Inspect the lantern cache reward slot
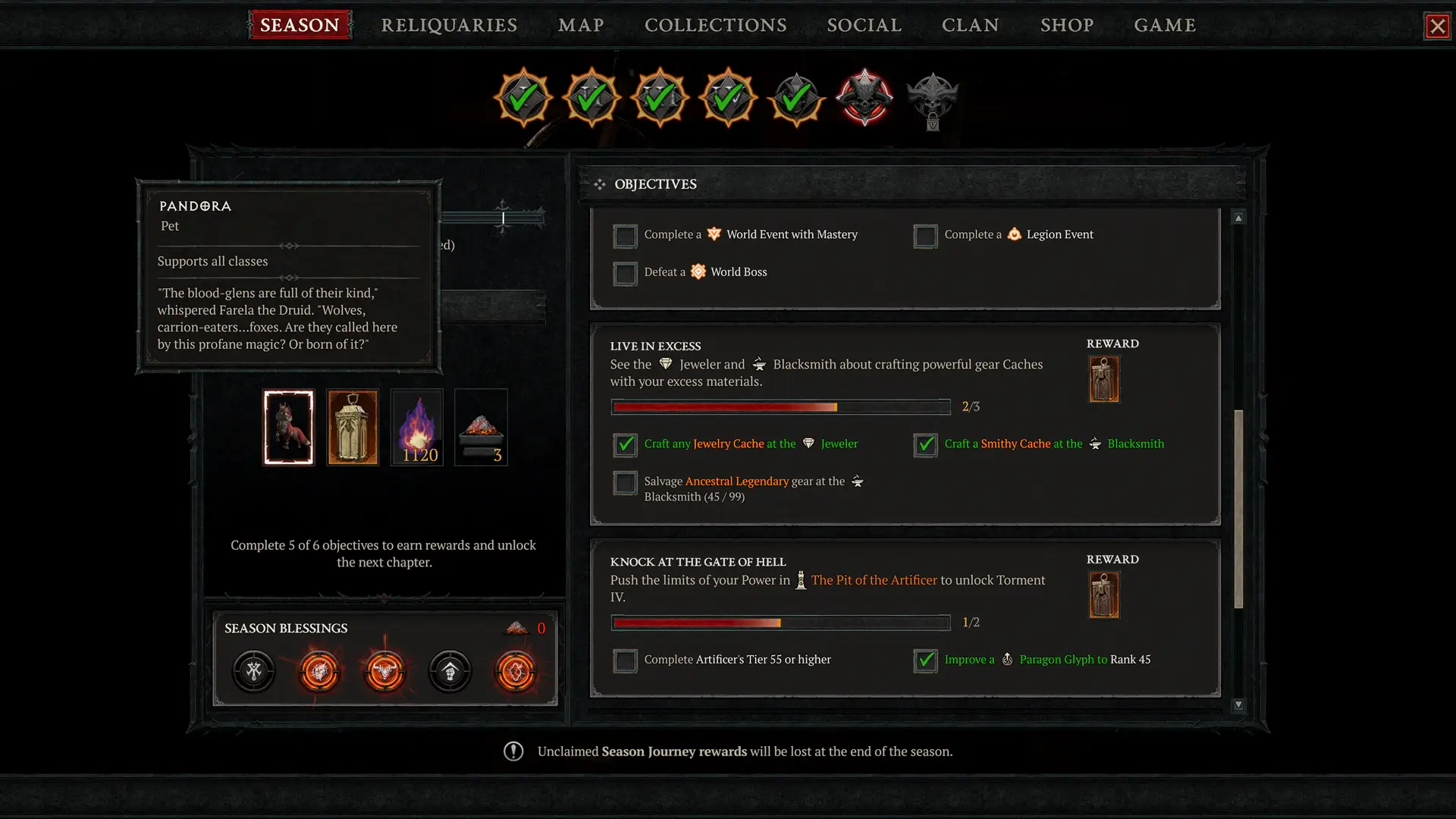This screenshot has width=1456, height=819. coord(353,428)
